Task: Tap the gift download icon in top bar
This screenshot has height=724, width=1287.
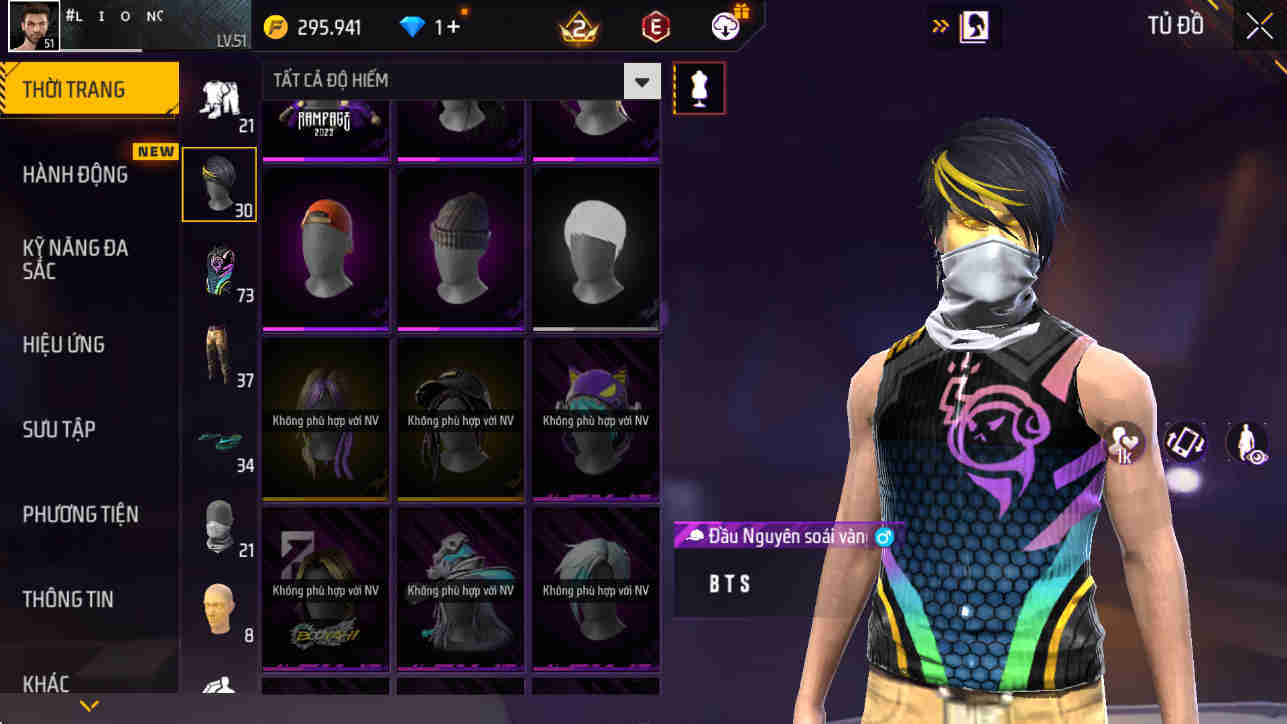Action: click(x=724, y=27)
